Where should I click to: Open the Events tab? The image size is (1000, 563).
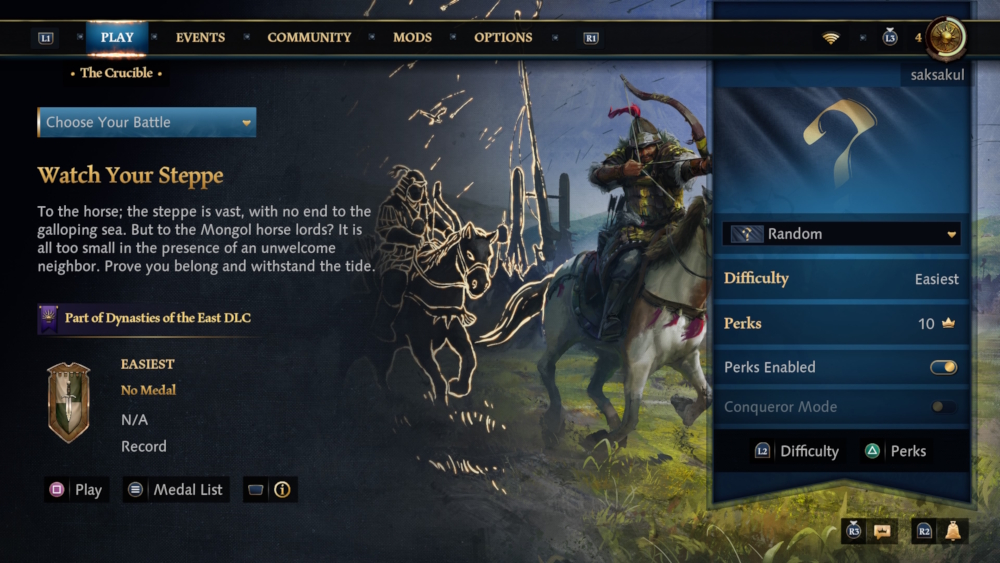coord(200,38)
